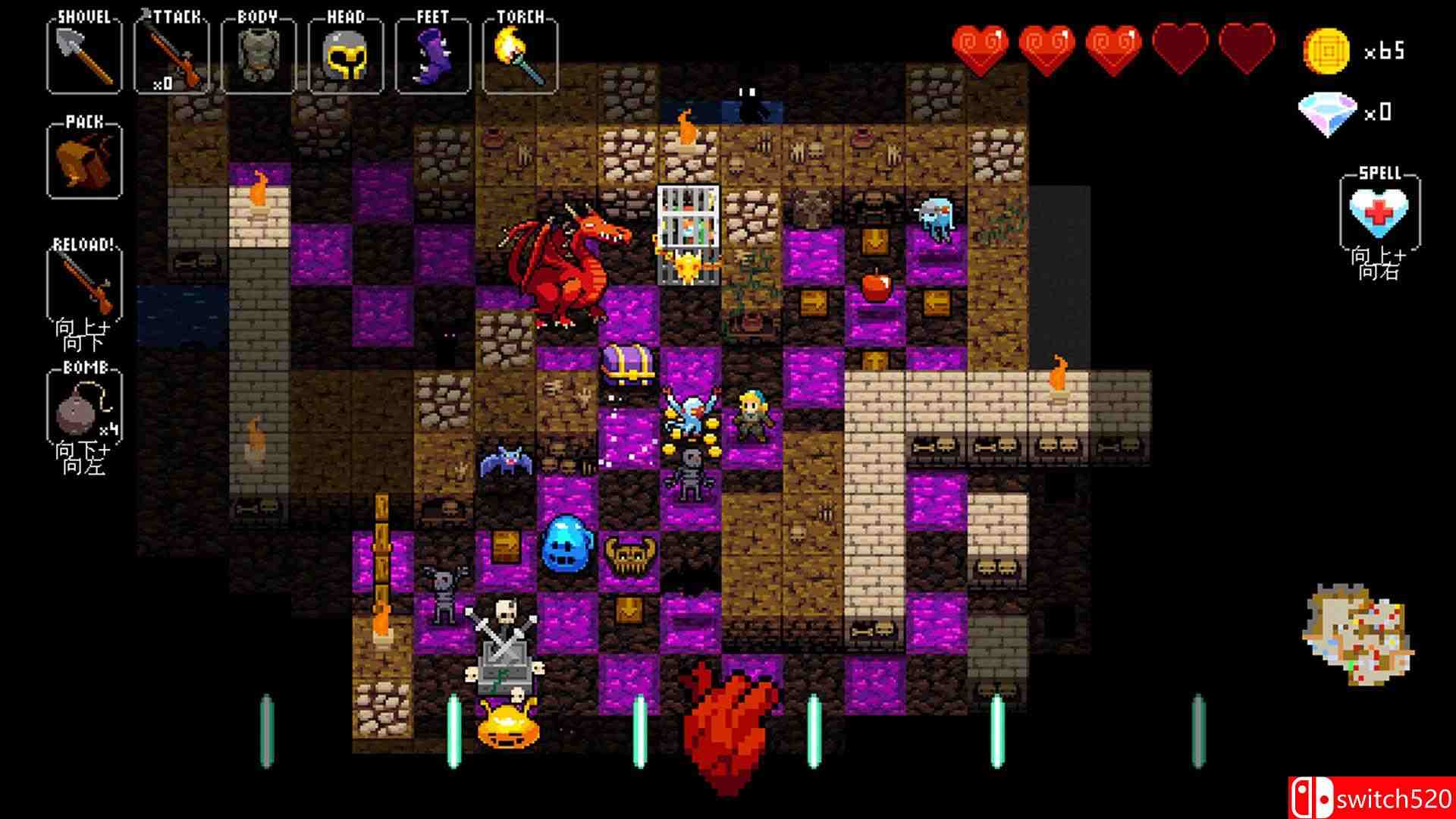Screen dimensions: 1456x819
Task: Open the Body armor slot
Action: click(x=258, y=53)
